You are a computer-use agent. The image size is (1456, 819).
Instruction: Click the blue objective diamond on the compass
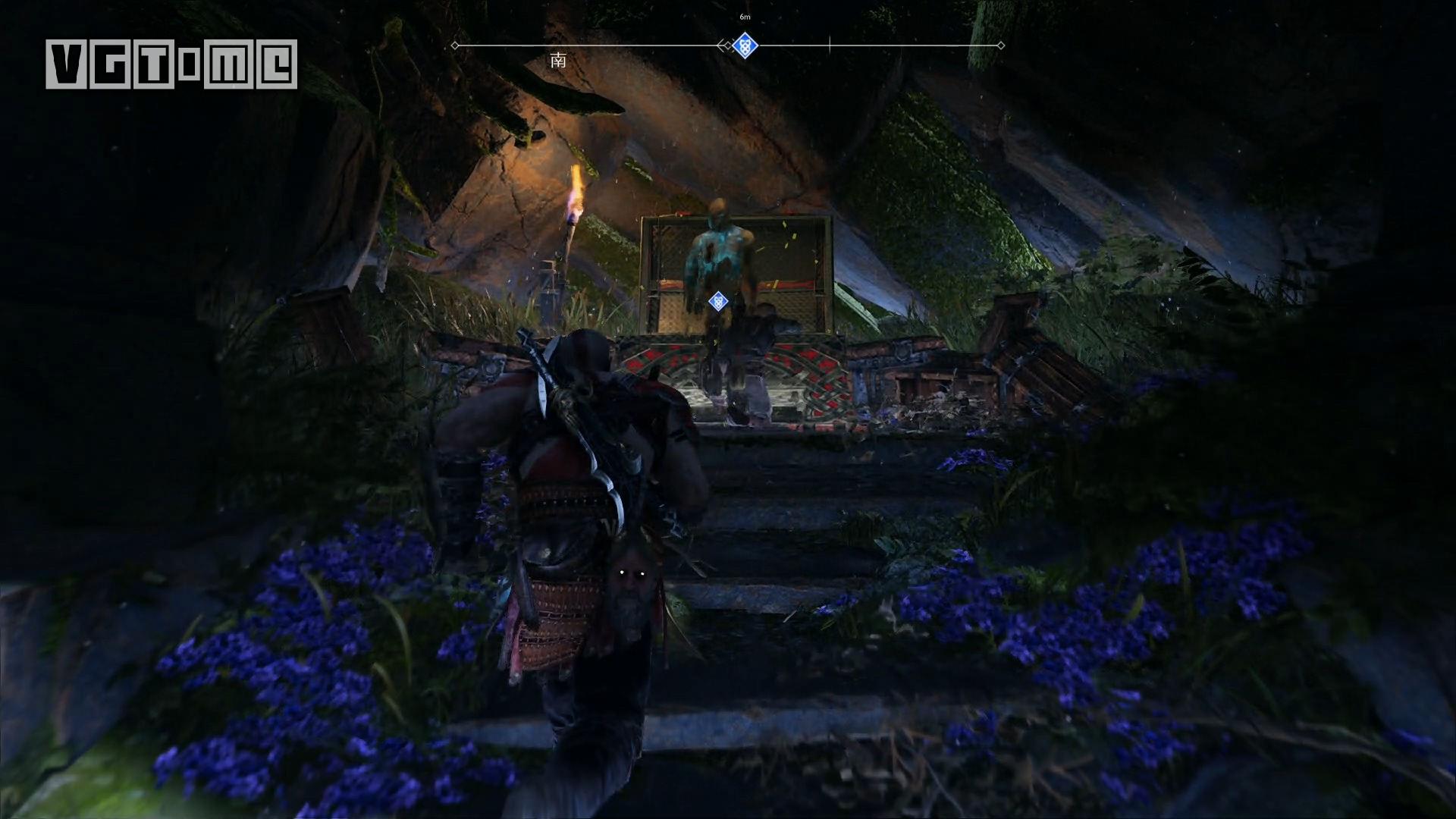[x=745, y=45]
